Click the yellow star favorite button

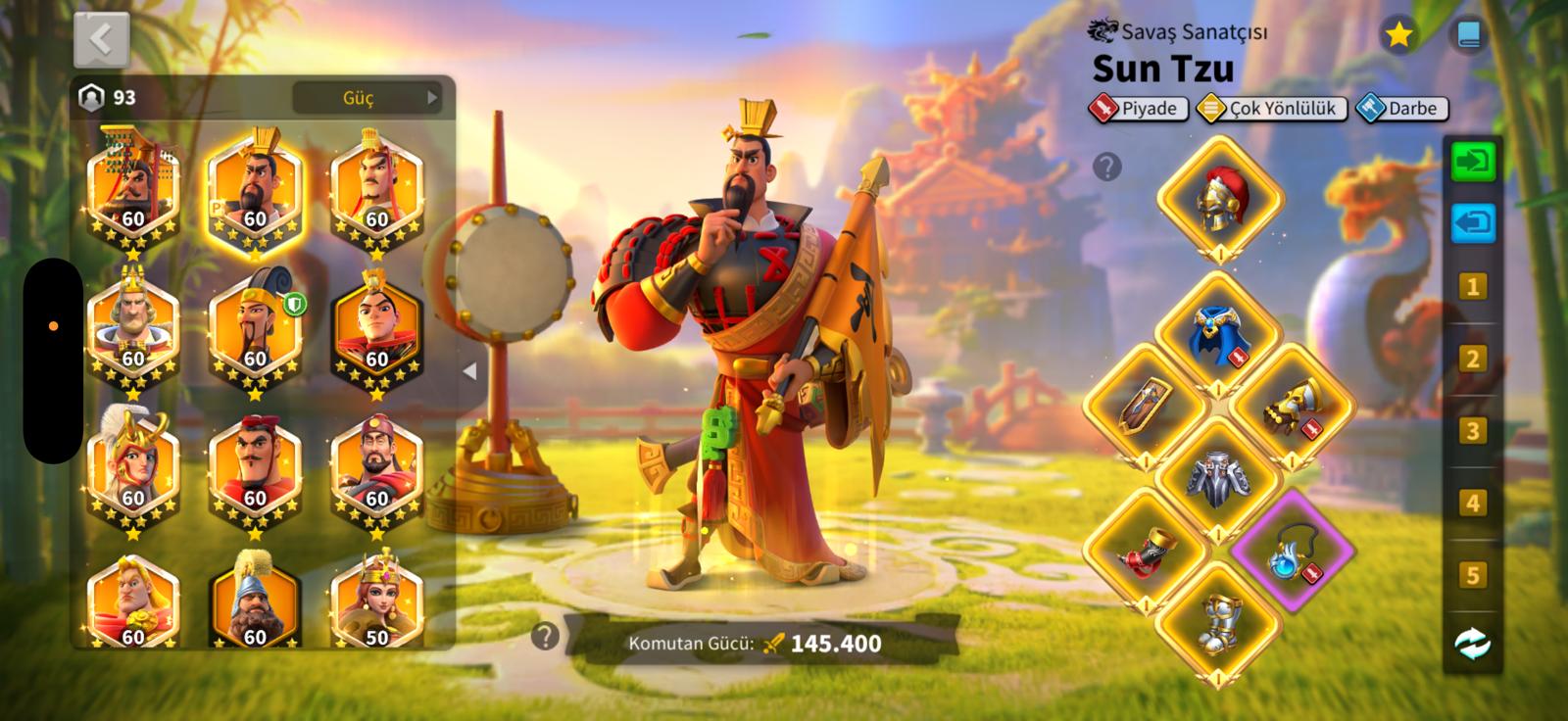coord(1398,36)
